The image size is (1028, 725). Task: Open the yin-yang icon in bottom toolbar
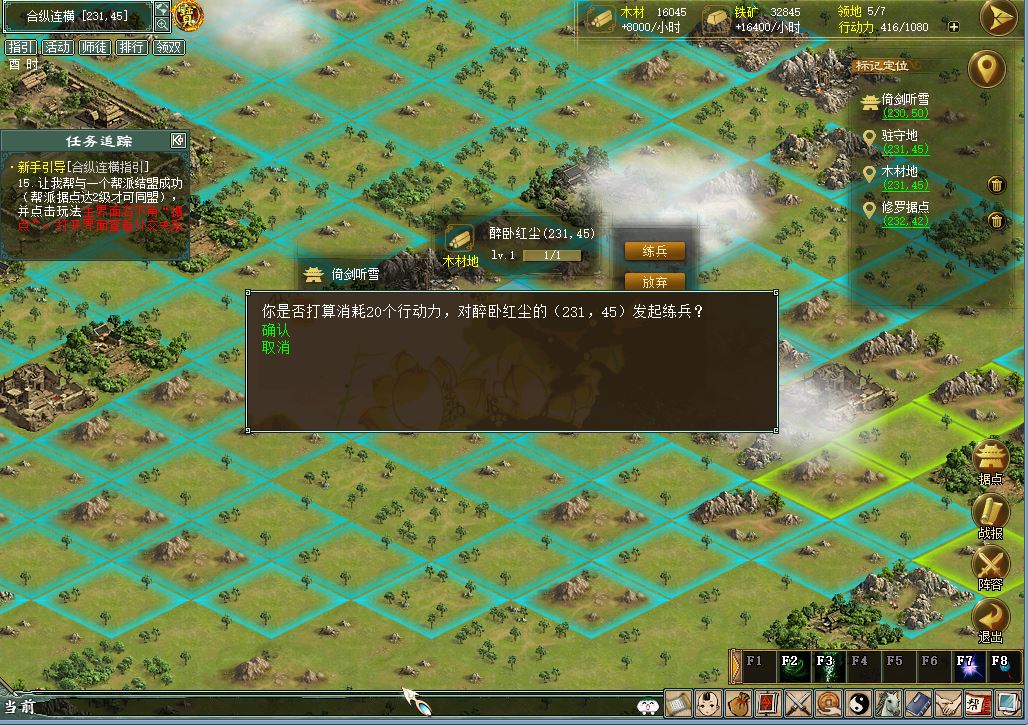(x=860, y=703)
